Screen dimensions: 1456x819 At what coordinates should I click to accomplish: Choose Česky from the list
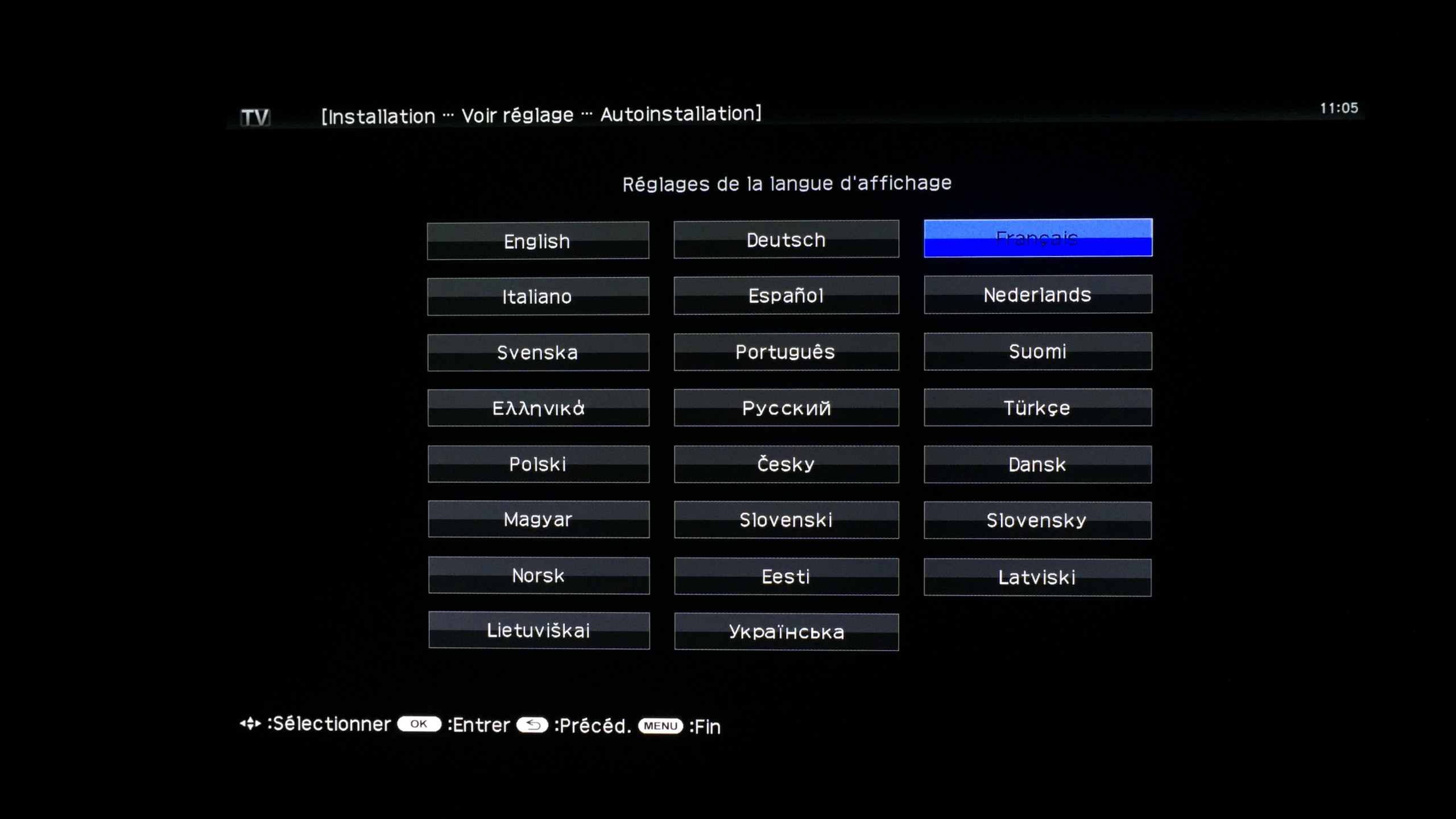(x=785, y=464)
